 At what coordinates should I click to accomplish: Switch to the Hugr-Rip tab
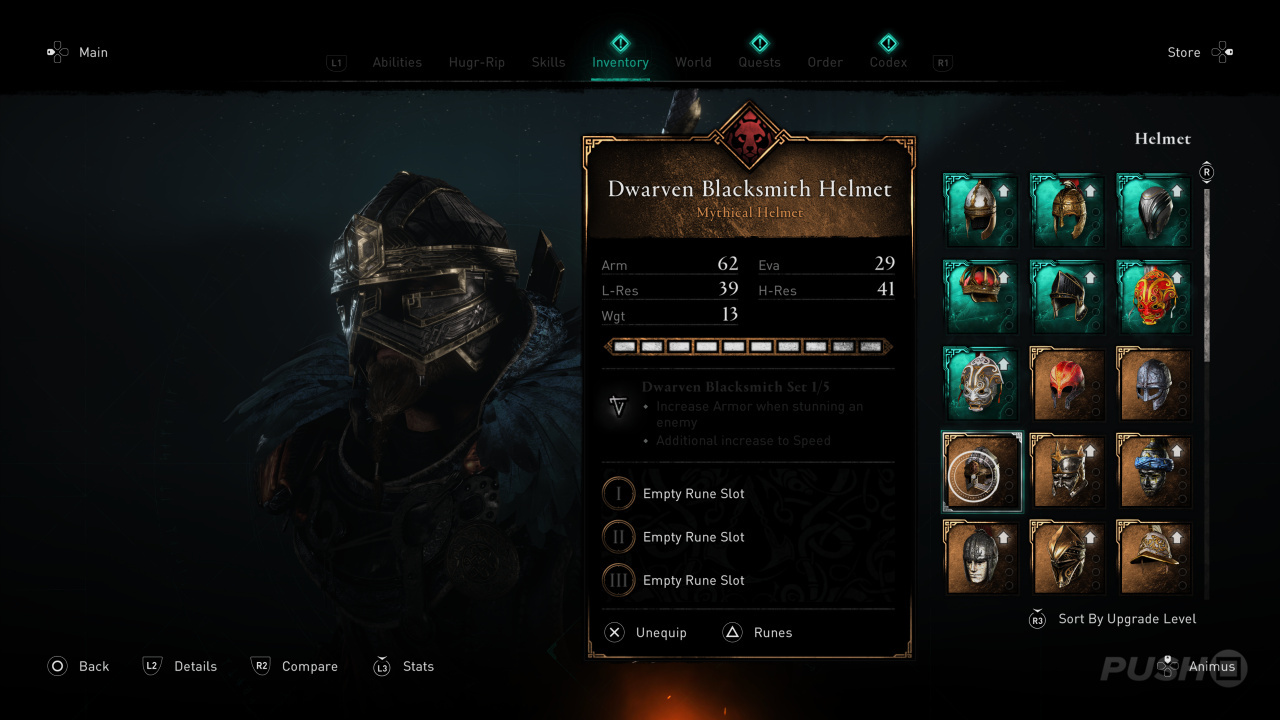coord(477,62)
